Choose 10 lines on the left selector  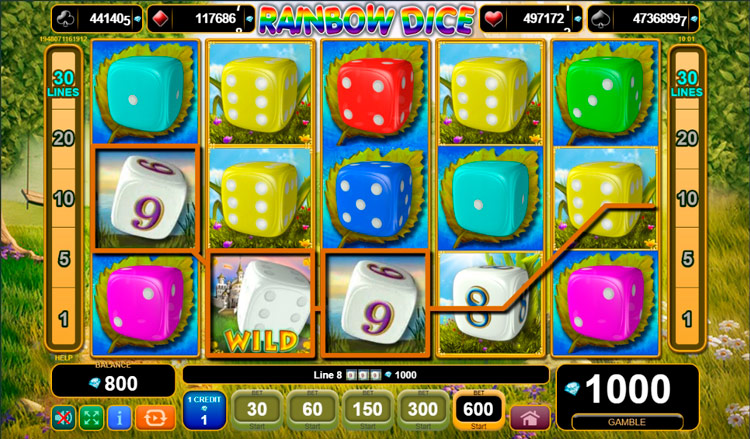63,198
